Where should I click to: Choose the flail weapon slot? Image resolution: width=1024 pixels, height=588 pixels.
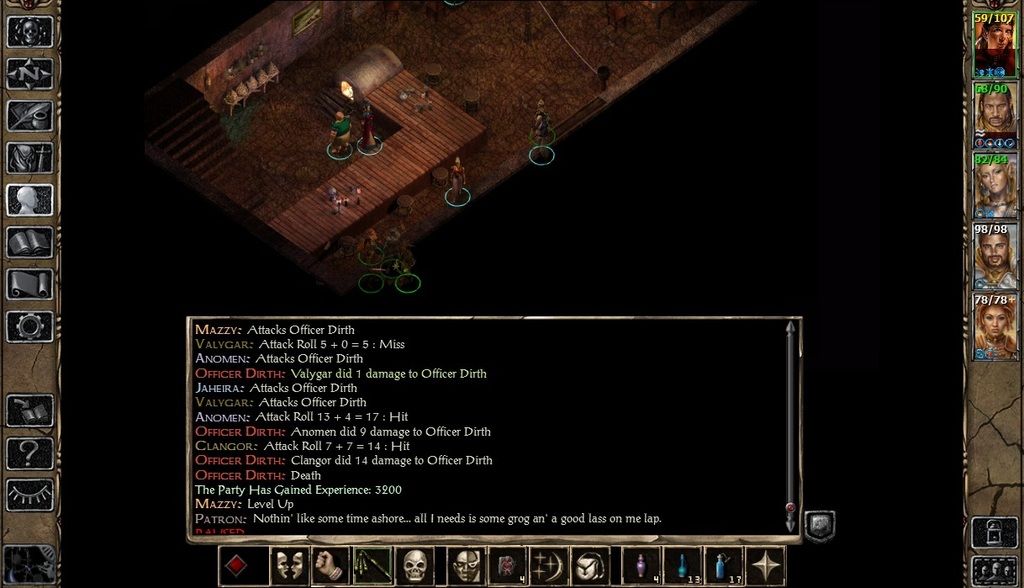(x=373, y=567)
